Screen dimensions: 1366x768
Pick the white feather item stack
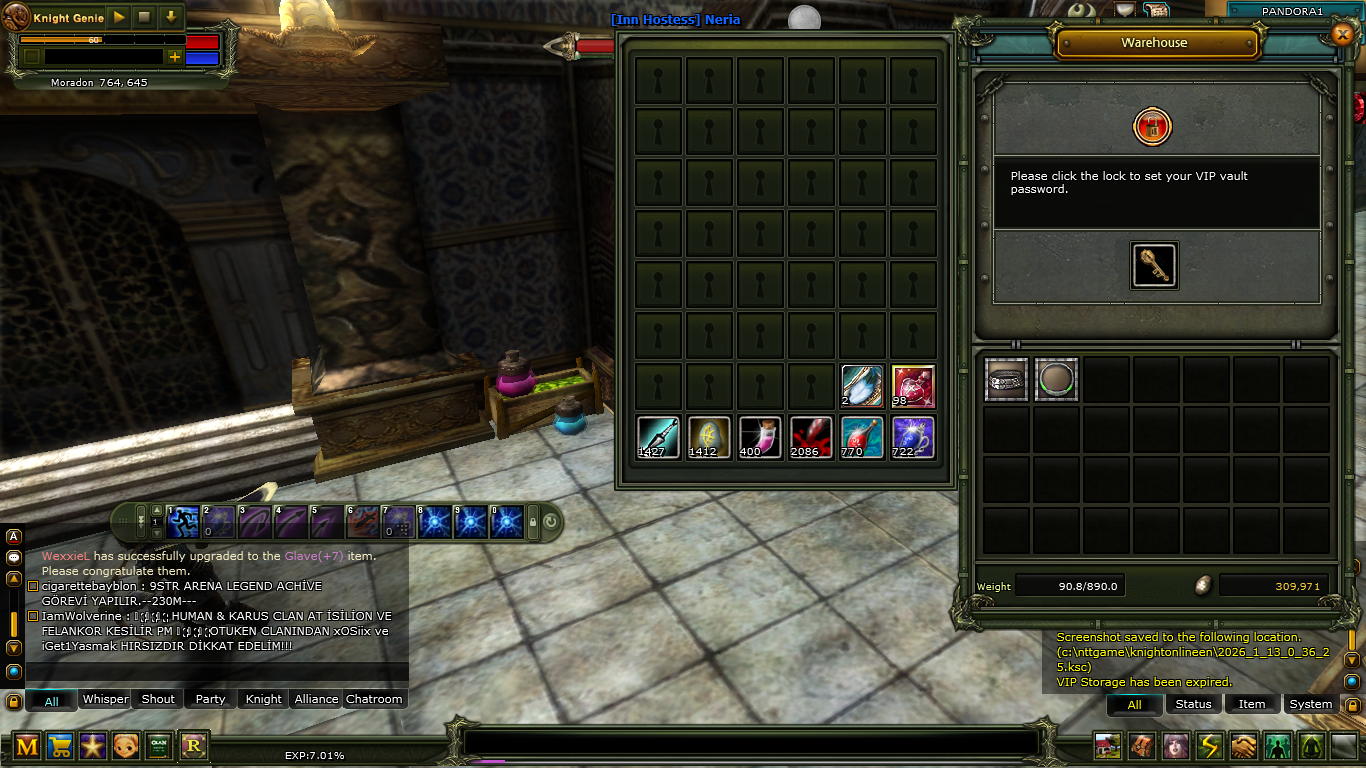pyautogui.click(x=862, y=387)
